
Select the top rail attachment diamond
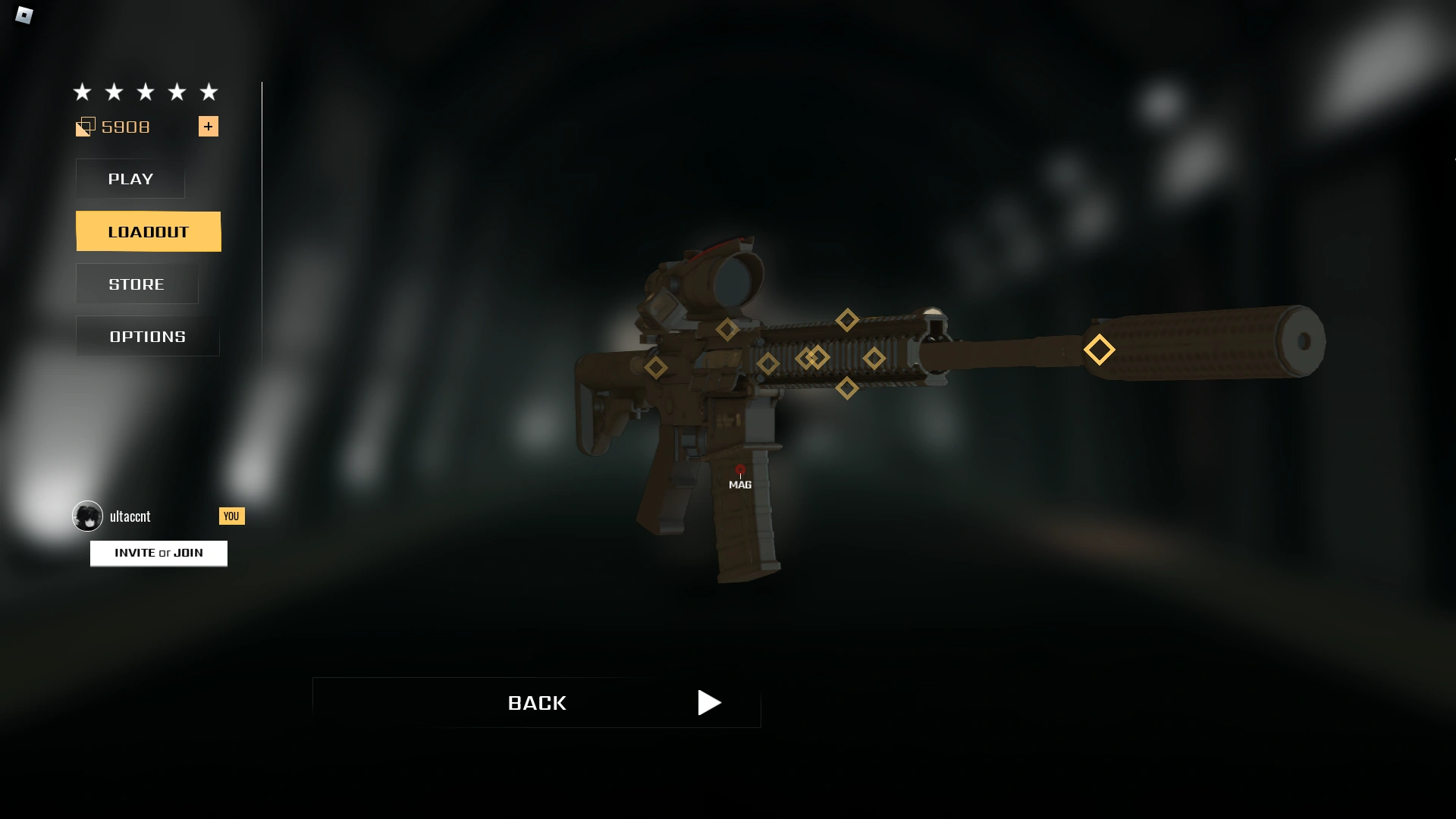pos(847,321)
